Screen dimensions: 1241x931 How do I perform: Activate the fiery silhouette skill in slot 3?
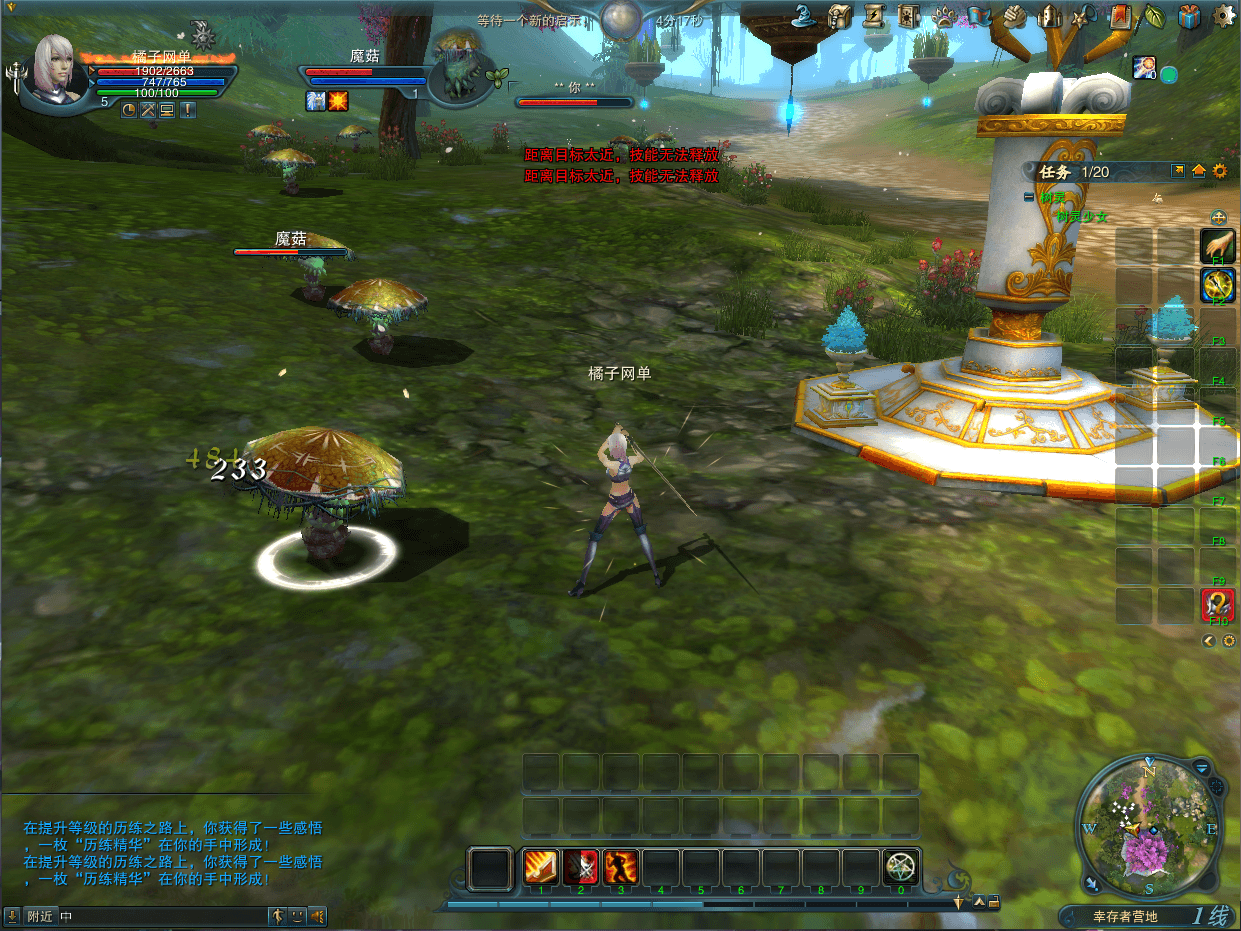(621, 866)
